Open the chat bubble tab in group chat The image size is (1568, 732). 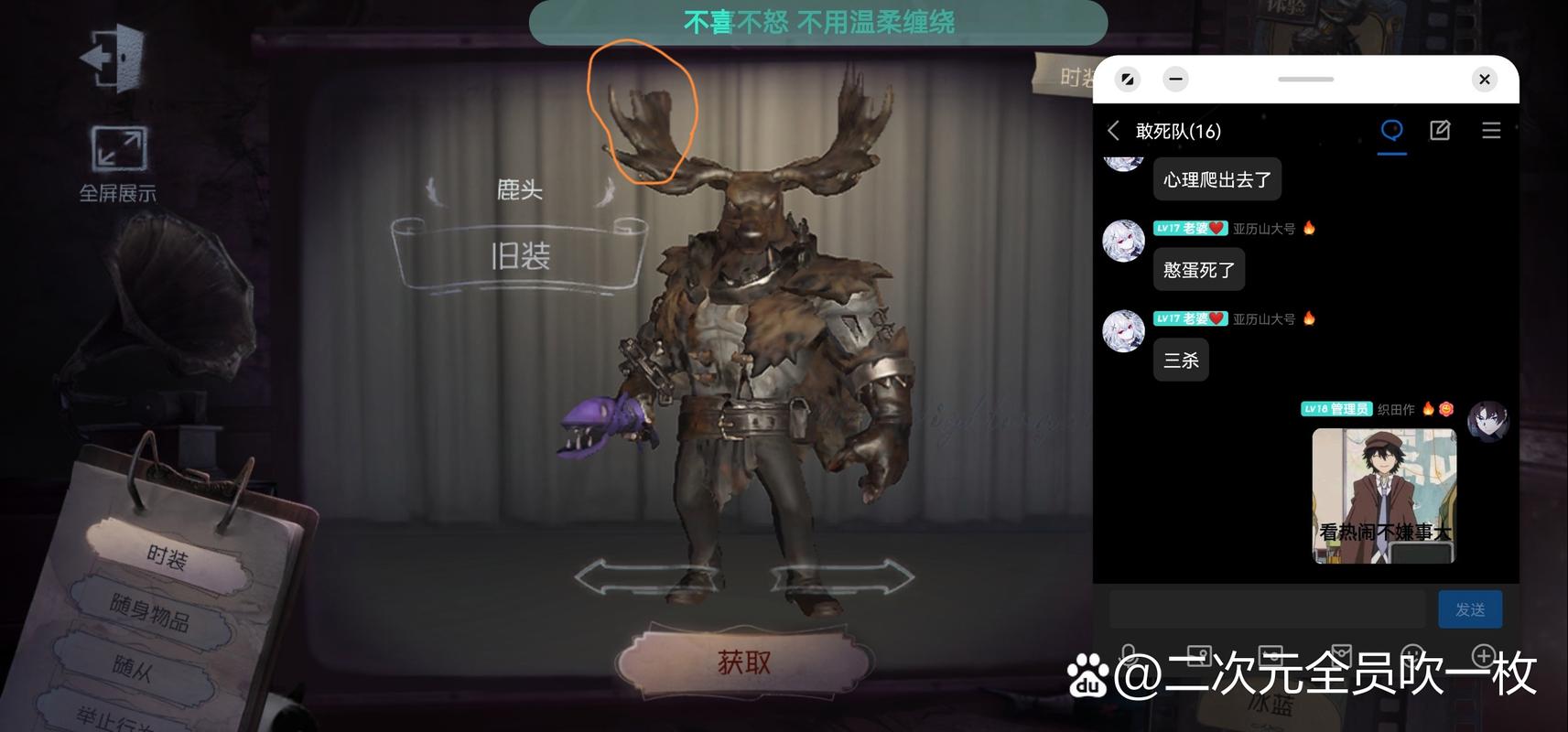point(1392,130)
